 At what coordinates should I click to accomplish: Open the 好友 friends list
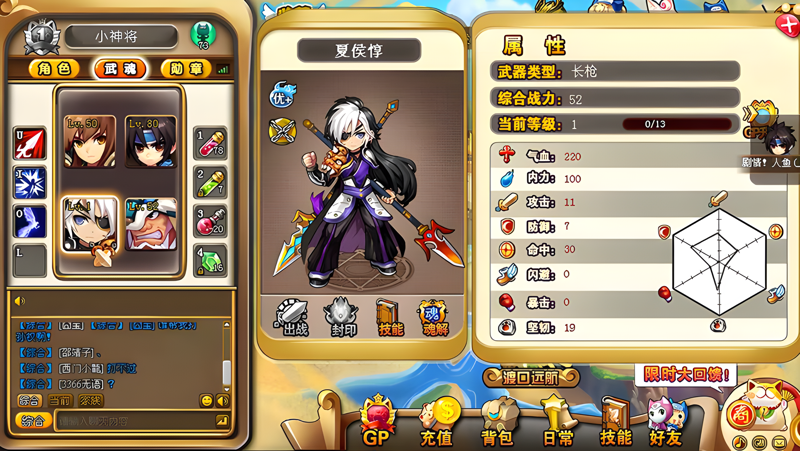click(x=665, y=422)
